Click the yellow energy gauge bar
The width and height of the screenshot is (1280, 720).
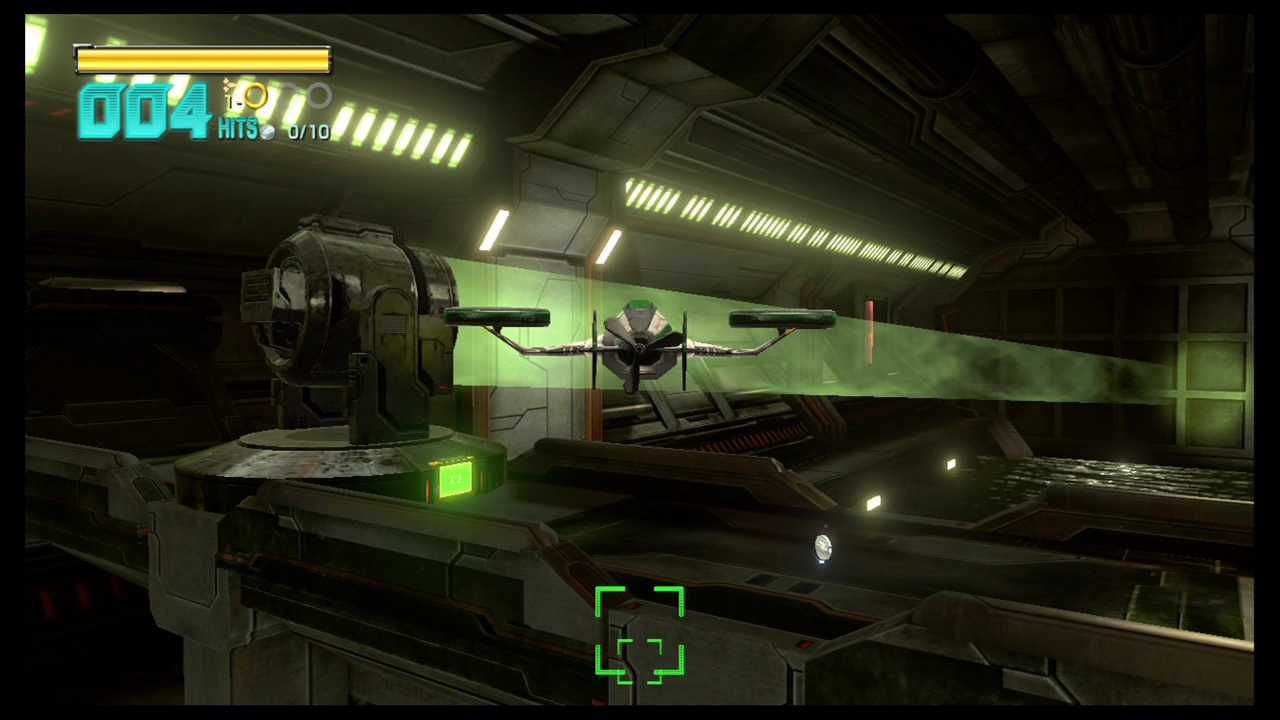pyautogui.click(x=203, y=60)
